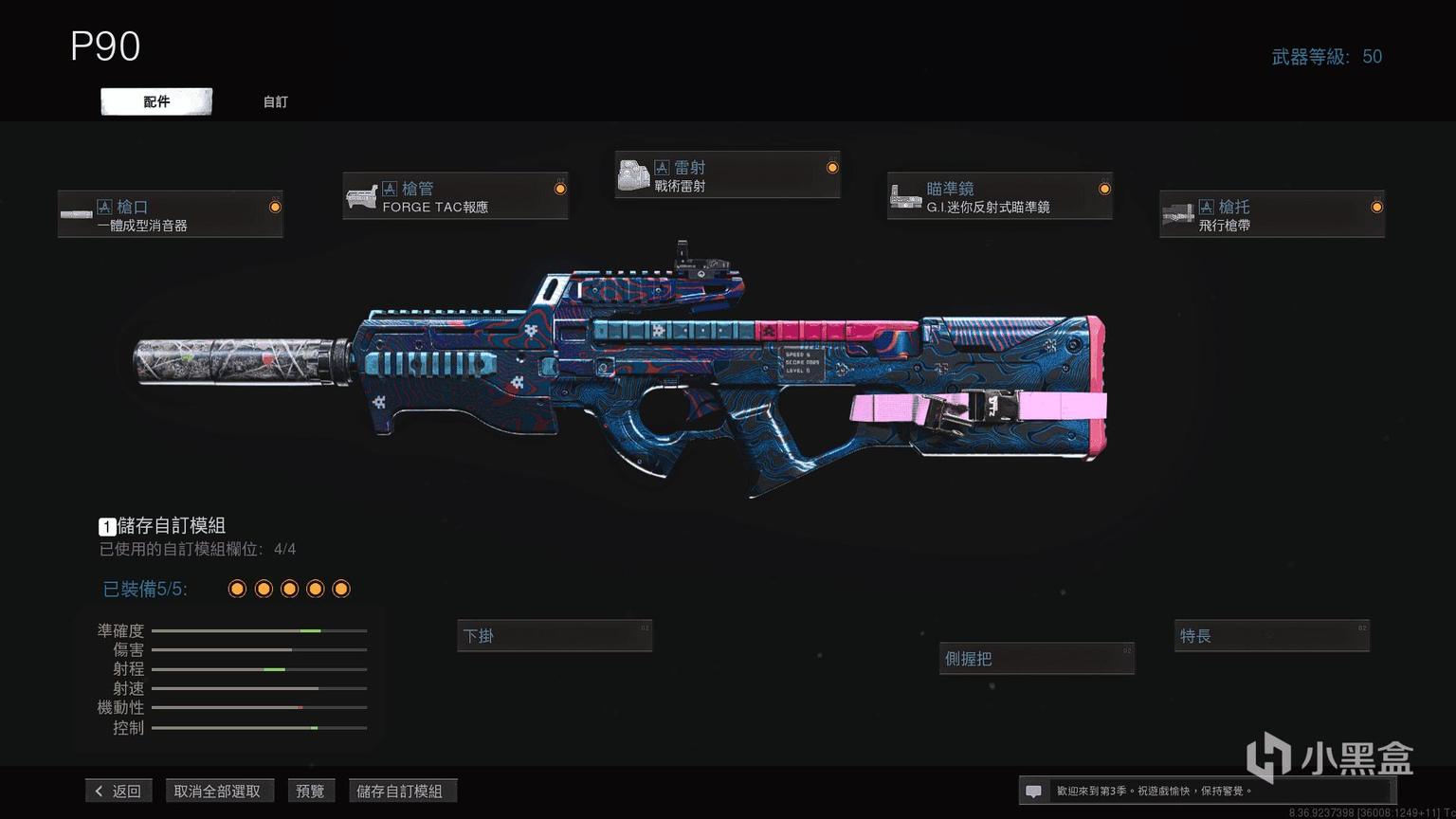The width and height of the screenshot is (1456, 819).
Task: Switch to the 配件 attachments tab
Action: click(156, 101)
